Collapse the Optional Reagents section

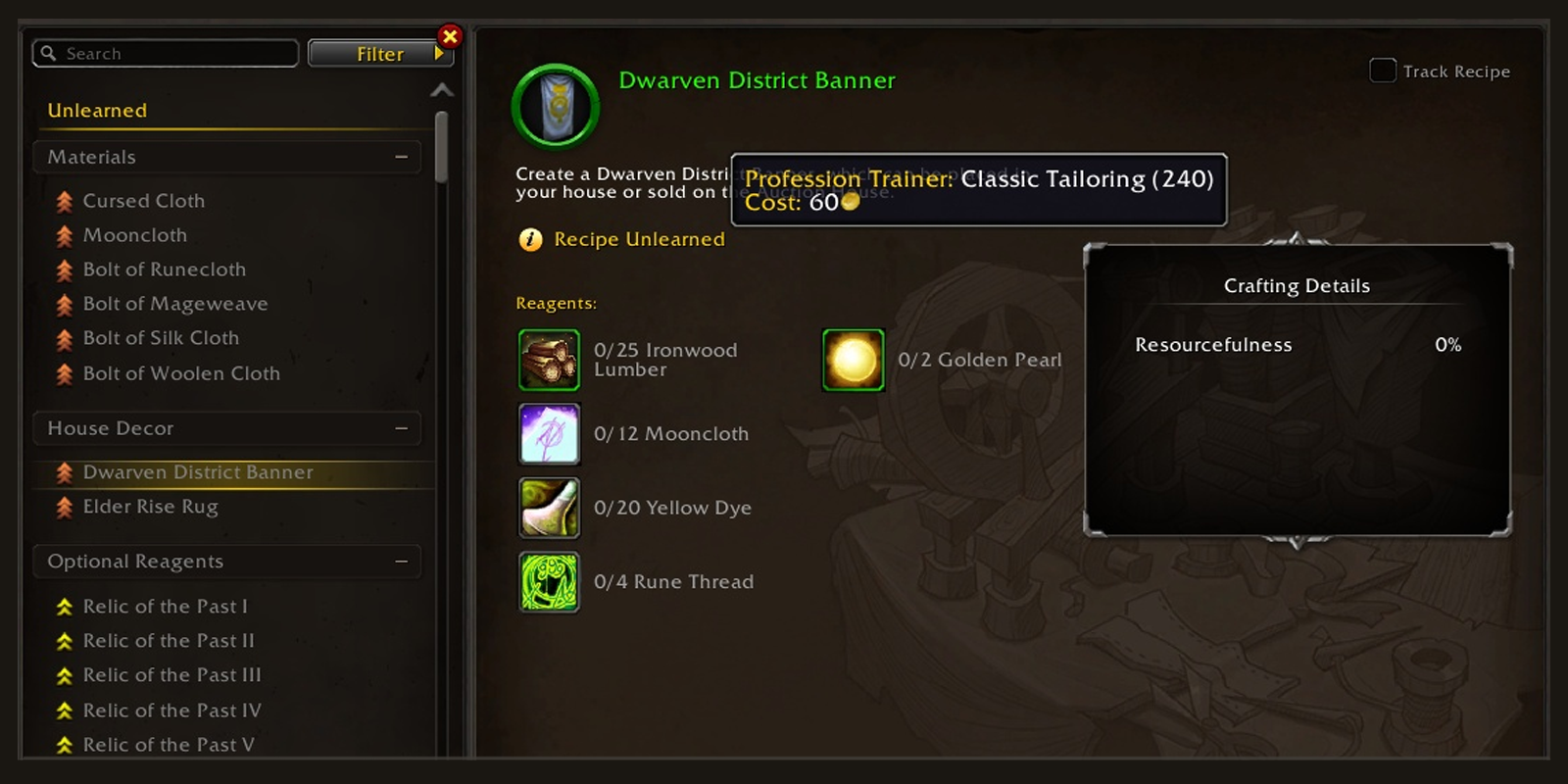coord(400,561)
